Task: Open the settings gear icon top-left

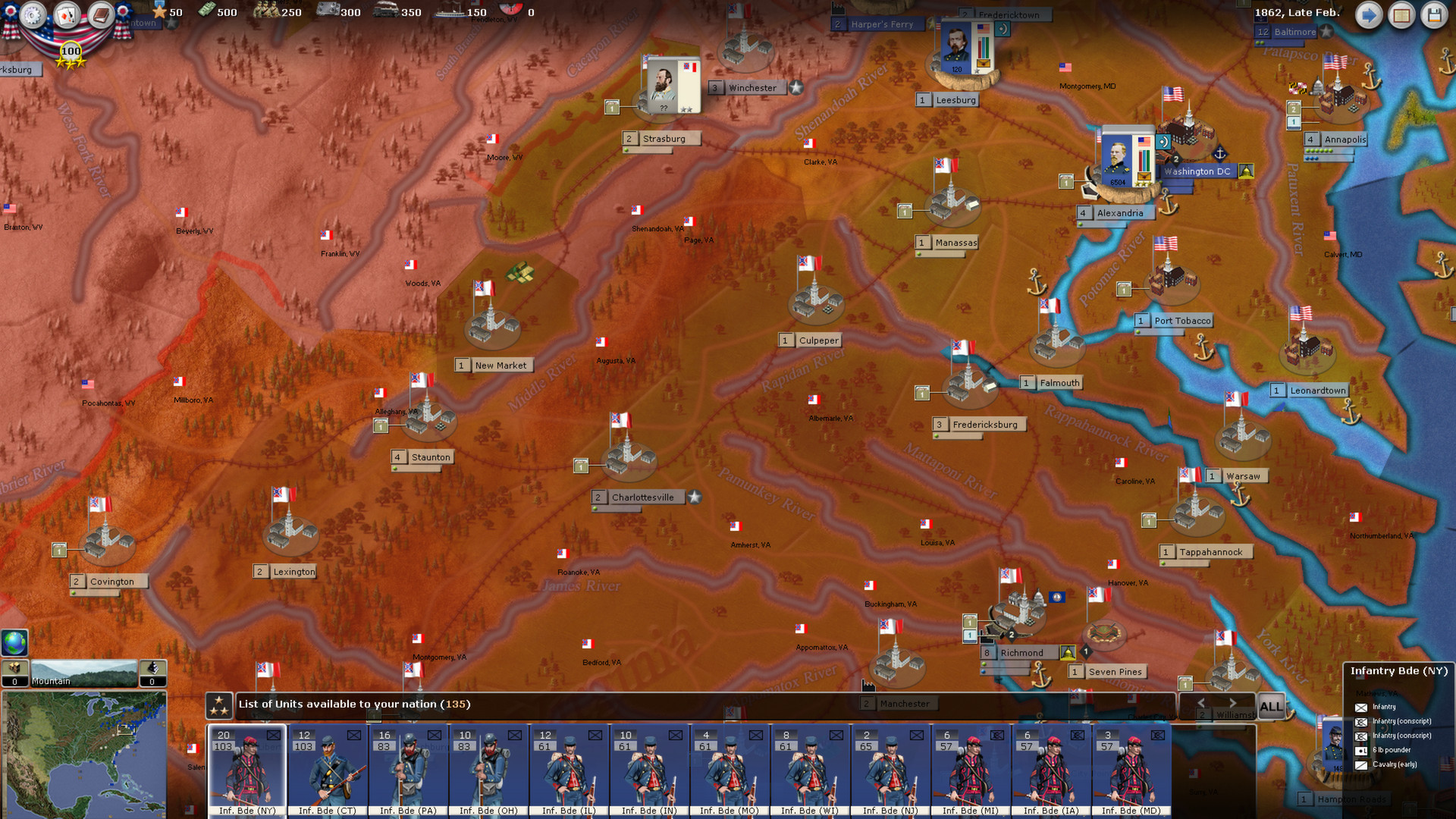Action: [33, 15]
